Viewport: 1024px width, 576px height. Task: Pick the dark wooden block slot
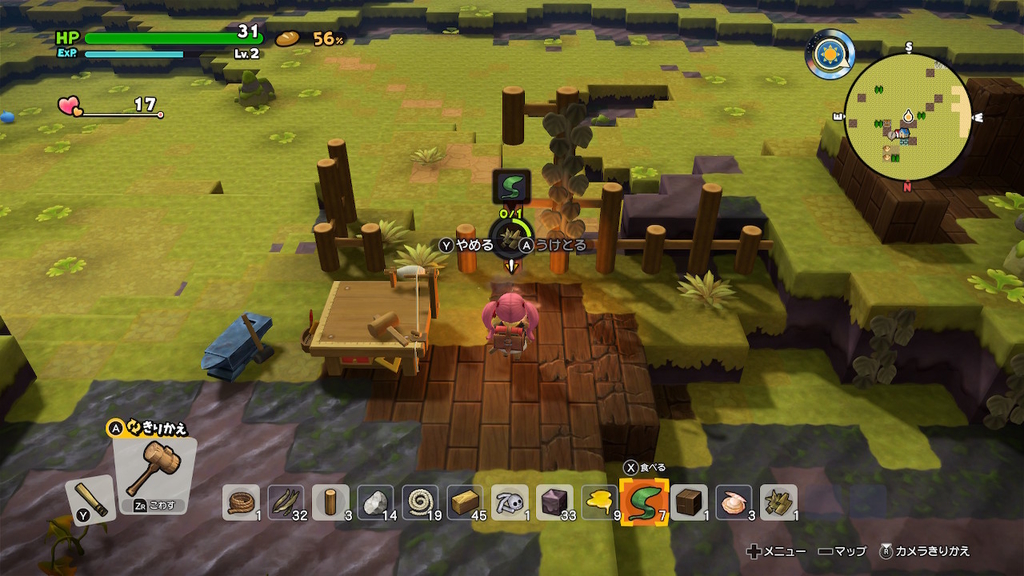[x=688, y=501]
